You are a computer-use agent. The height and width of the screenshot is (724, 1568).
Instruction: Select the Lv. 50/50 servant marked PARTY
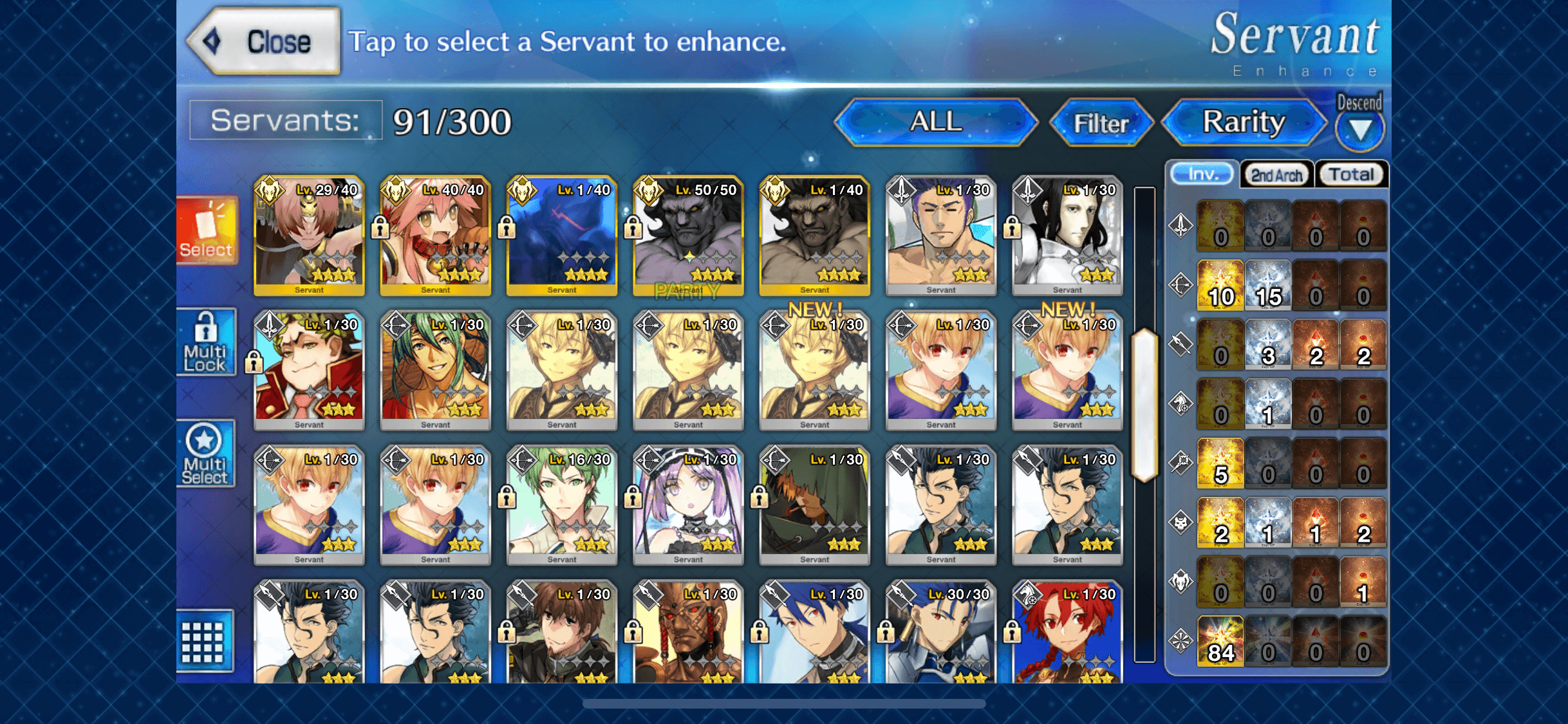[688, 236]
